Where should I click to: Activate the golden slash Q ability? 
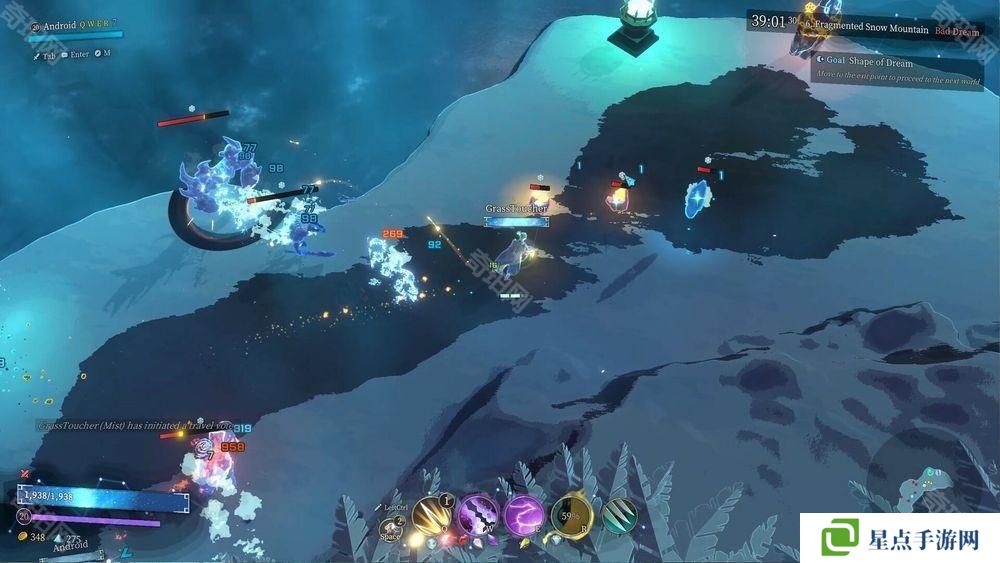coord(433,517)
